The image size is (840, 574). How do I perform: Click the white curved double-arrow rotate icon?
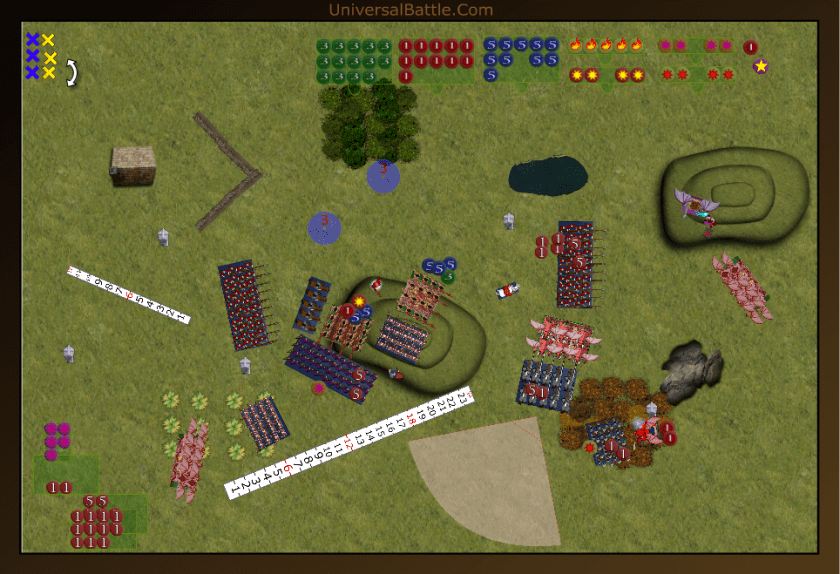(72, 72)
